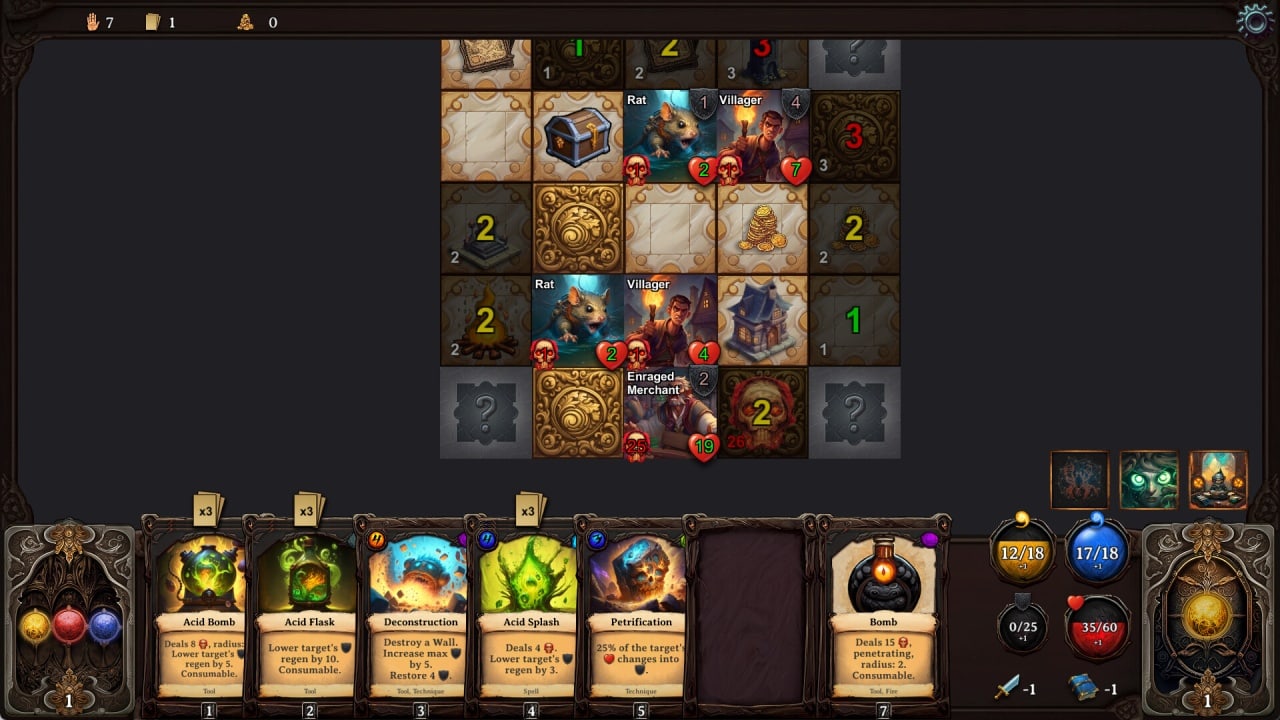Play the Deconstruction card
Image resolution: width=1280 pixels, height=720 pixels.
click(x=420, y=610)
